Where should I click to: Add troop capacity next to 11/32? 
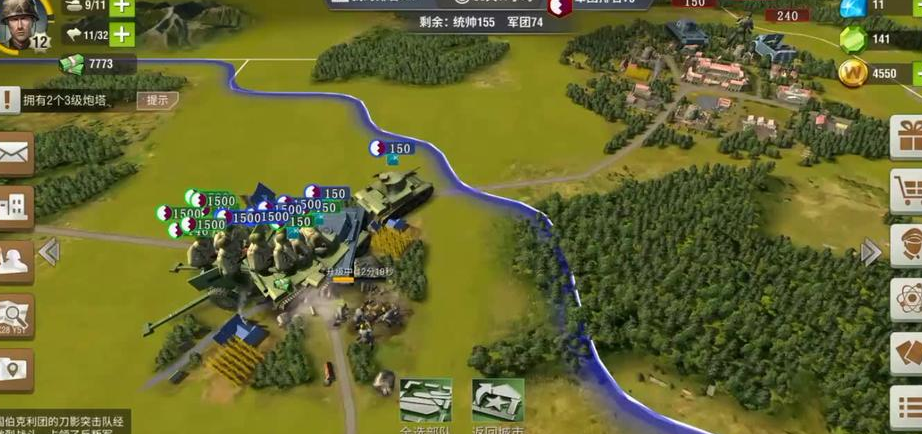[x=122, y=34]
